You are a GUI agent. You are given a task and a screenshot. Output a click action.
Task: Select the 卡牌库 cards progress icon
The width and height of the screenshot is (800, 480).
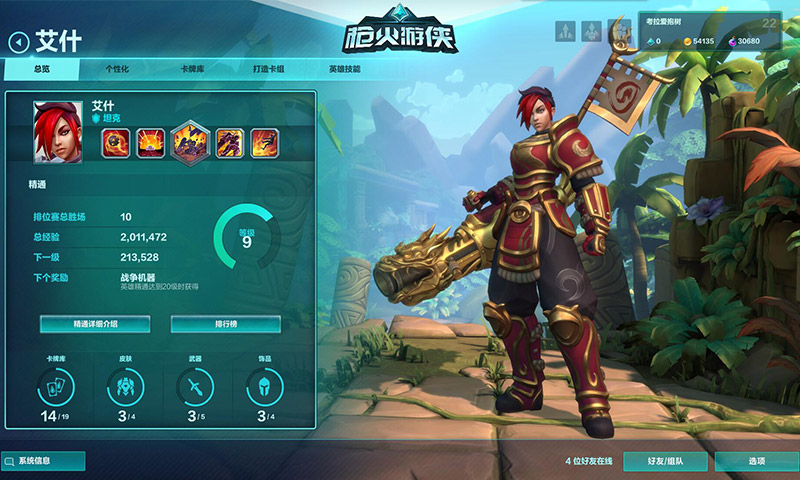tap(55, 385)
